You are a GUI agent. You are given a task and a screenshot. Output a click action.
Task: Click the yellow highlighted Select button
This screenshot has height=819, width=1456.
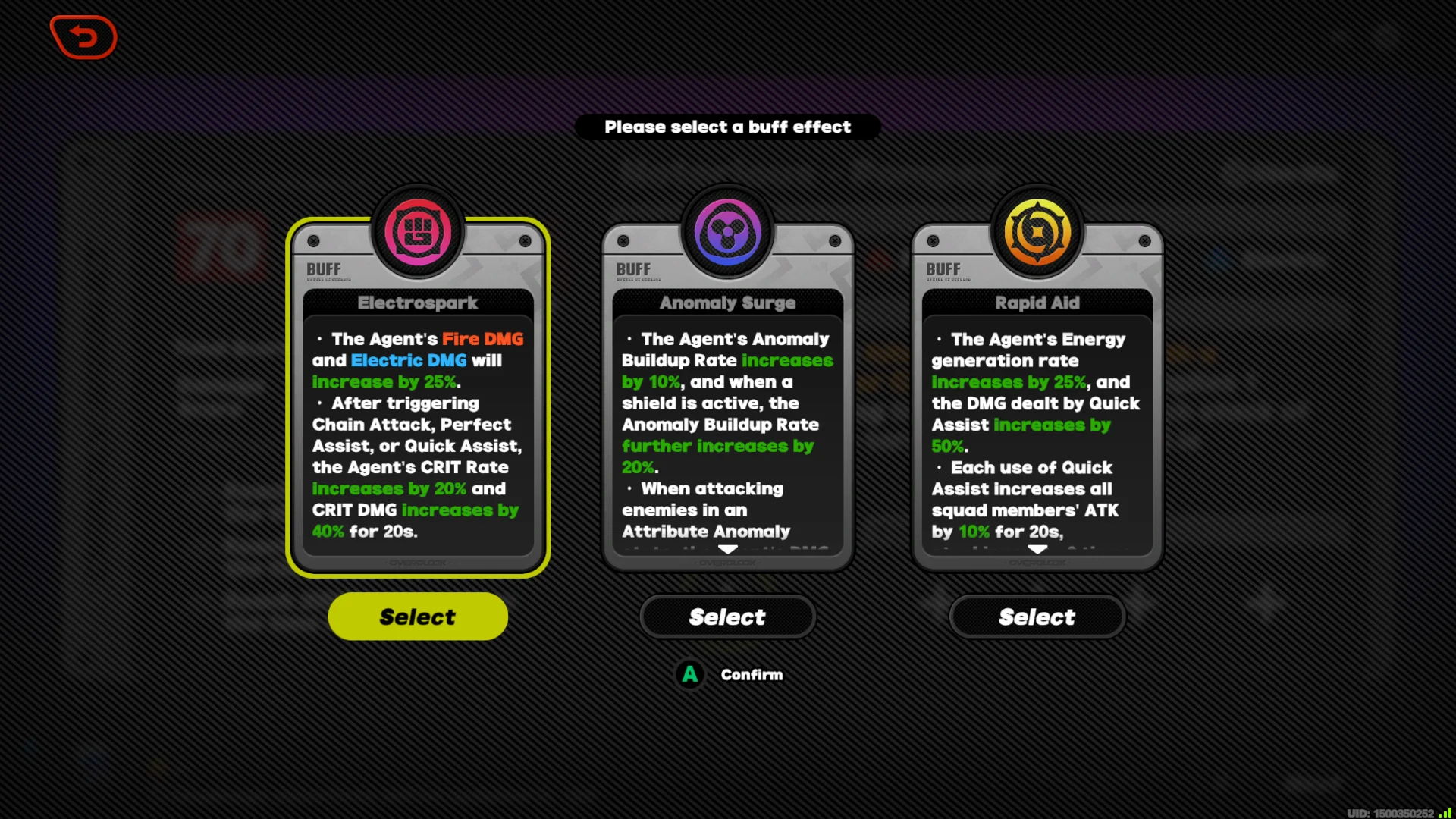(x=417, y=617)
